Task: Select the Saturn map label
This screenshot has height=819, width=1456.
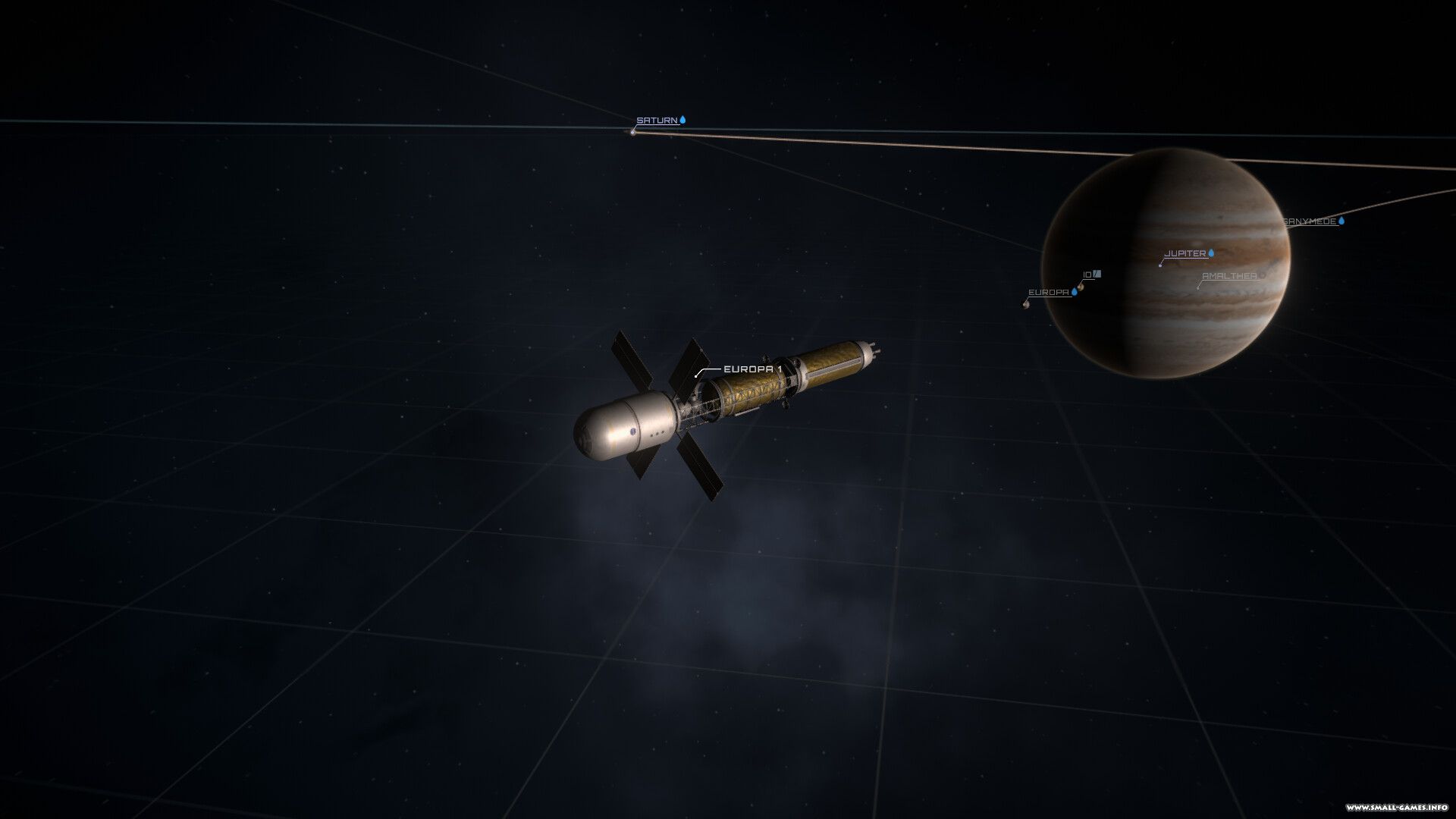Action: (657, 121)
